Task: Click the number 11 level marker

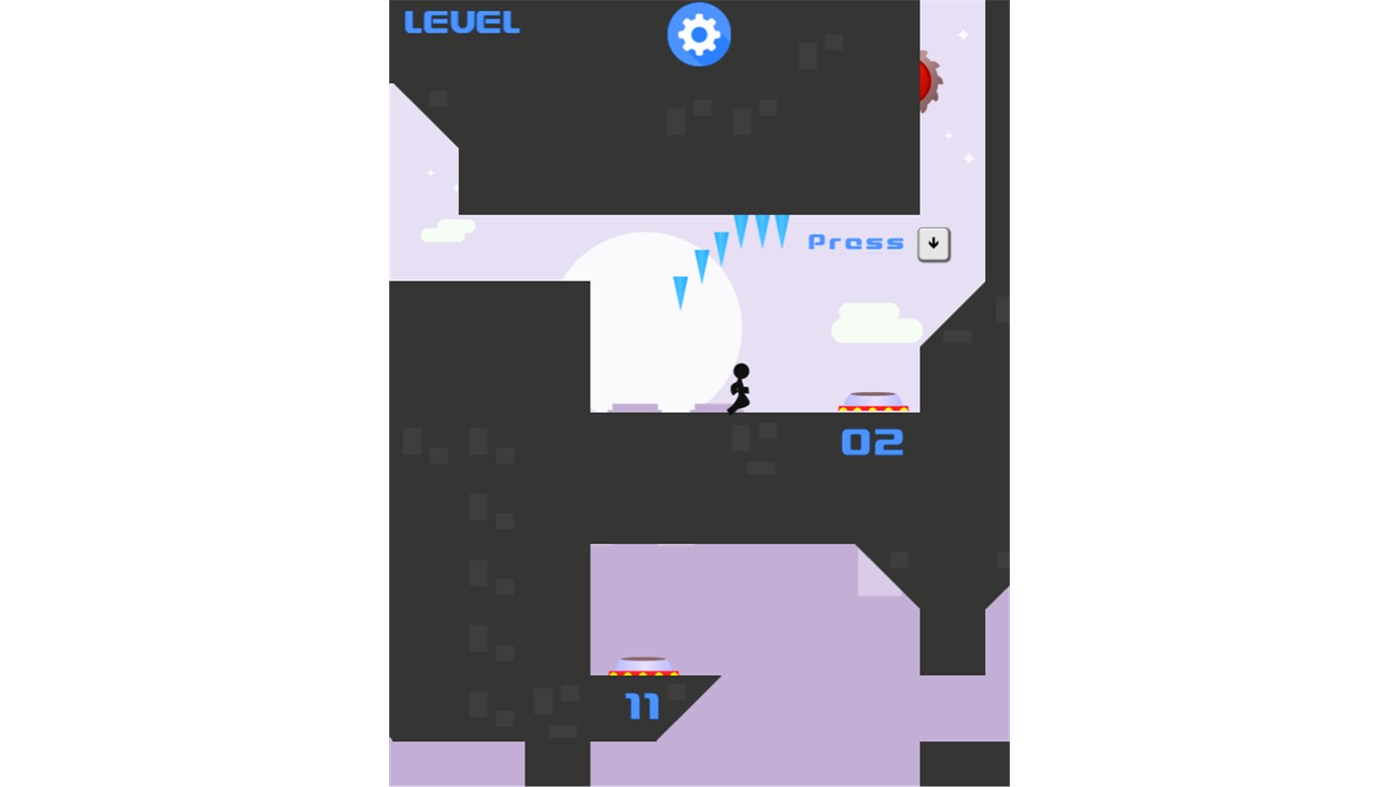Action: point(641,706)
